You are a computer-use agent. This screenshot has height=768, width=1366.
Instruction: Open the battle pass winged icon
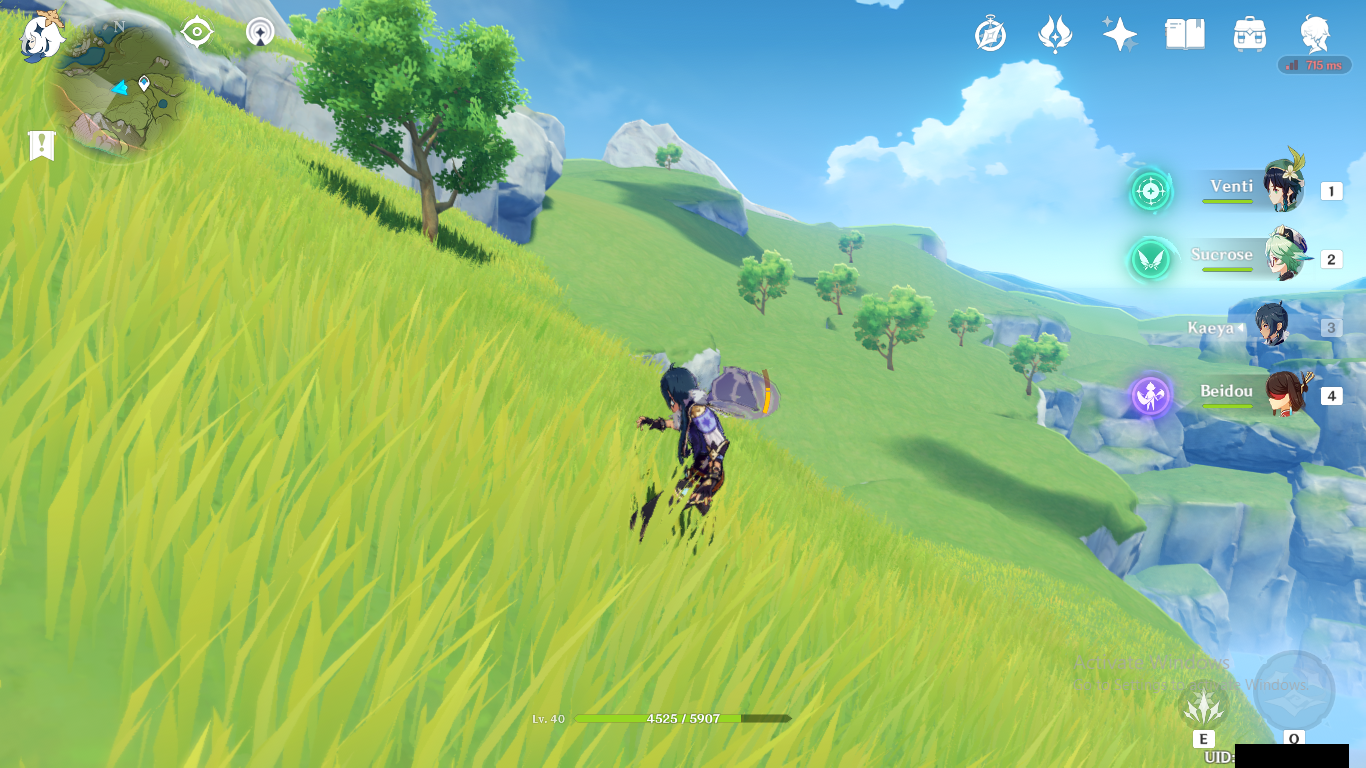[1055, 35]
